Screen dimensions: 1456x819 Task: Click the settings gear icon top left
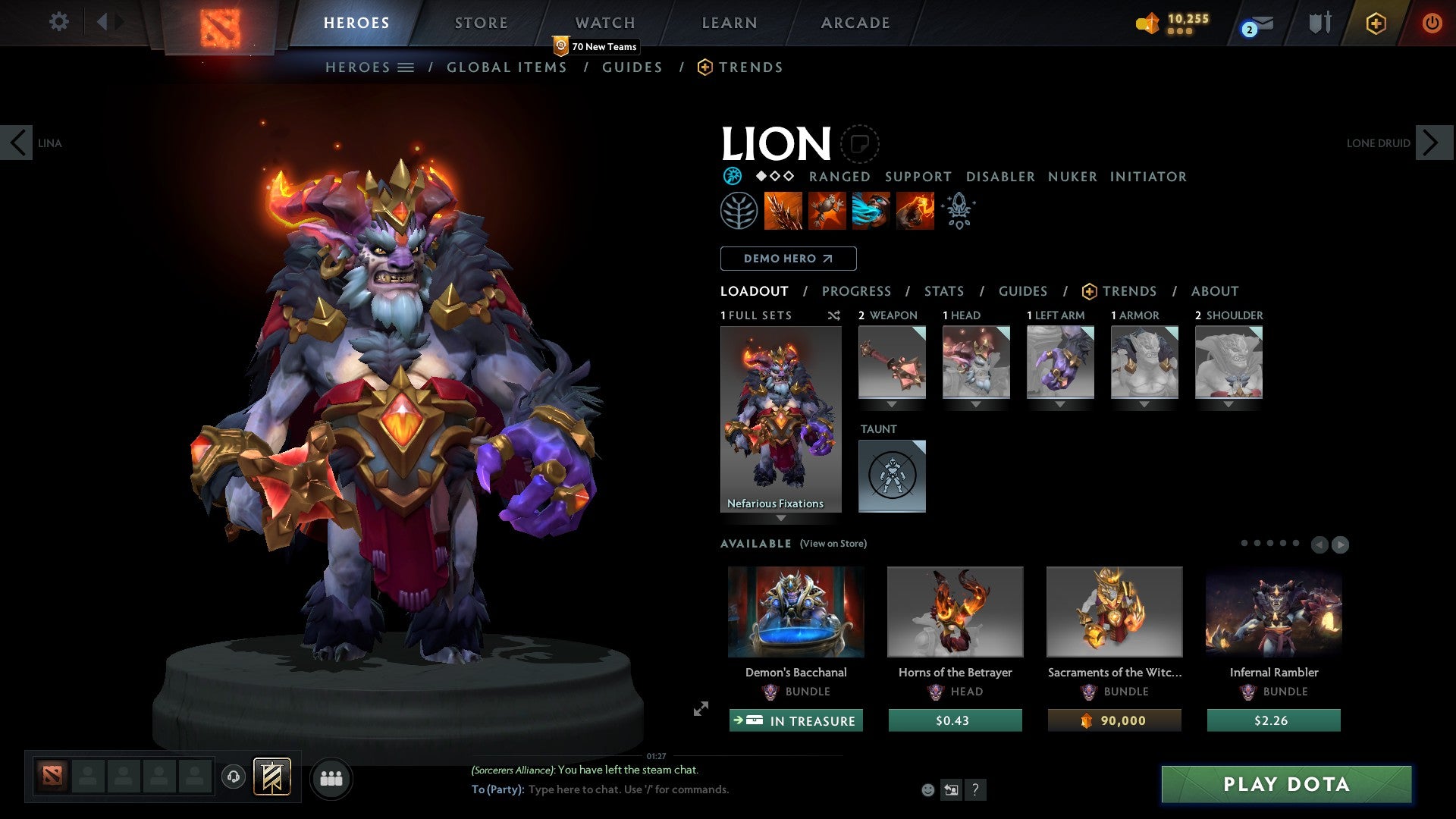(x=58, y=22)
